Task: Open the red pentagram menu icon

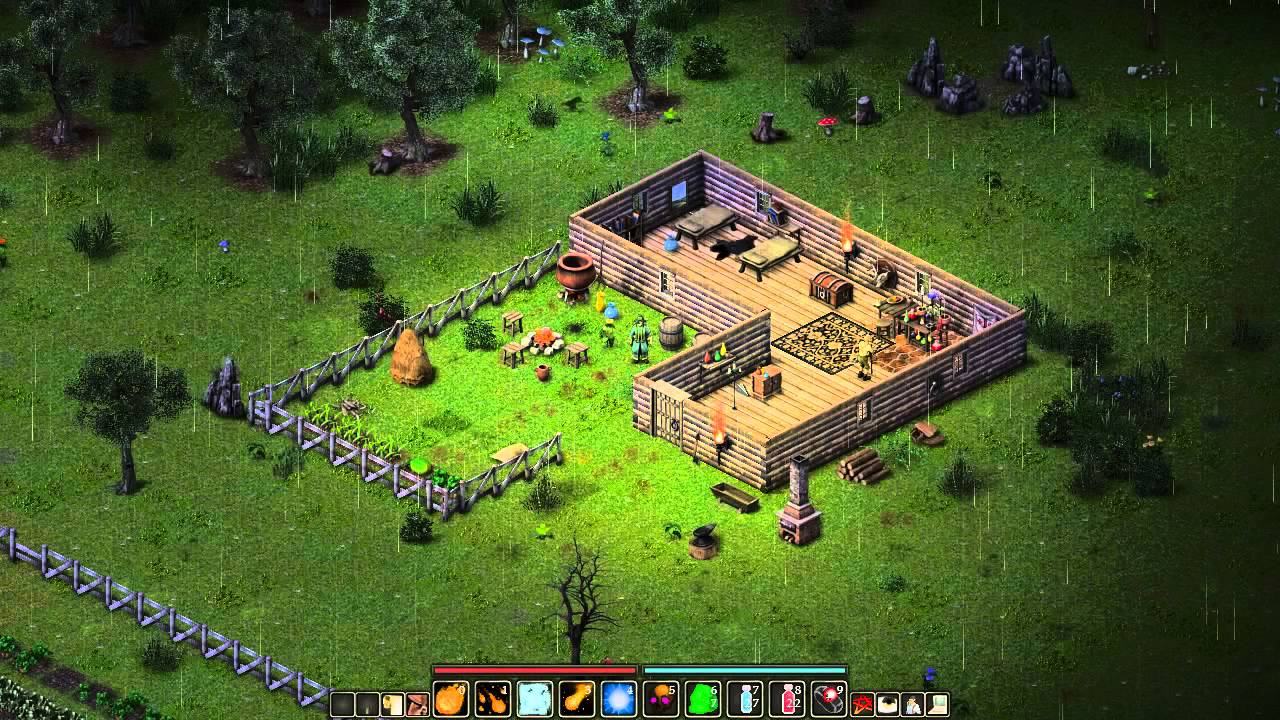Action: (862, 704)
